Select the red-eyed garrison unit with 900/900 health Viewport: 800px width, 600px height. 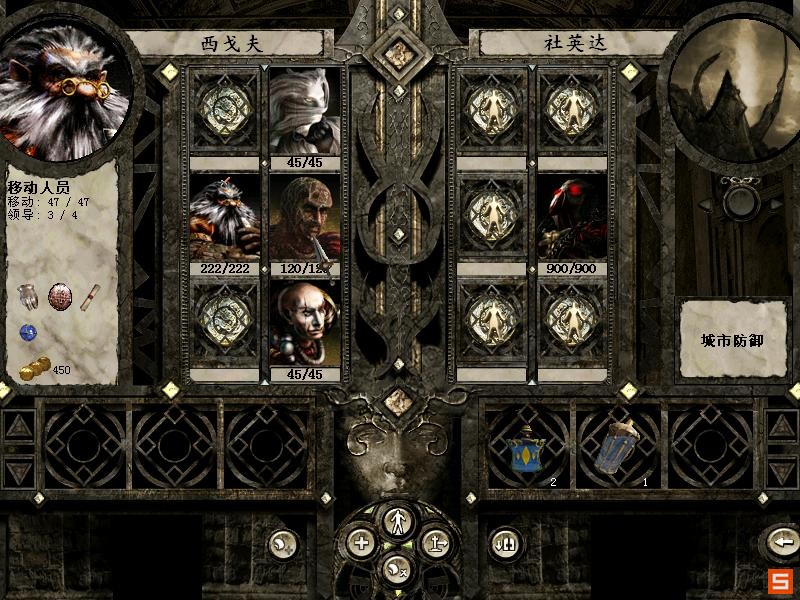[572, 220]
